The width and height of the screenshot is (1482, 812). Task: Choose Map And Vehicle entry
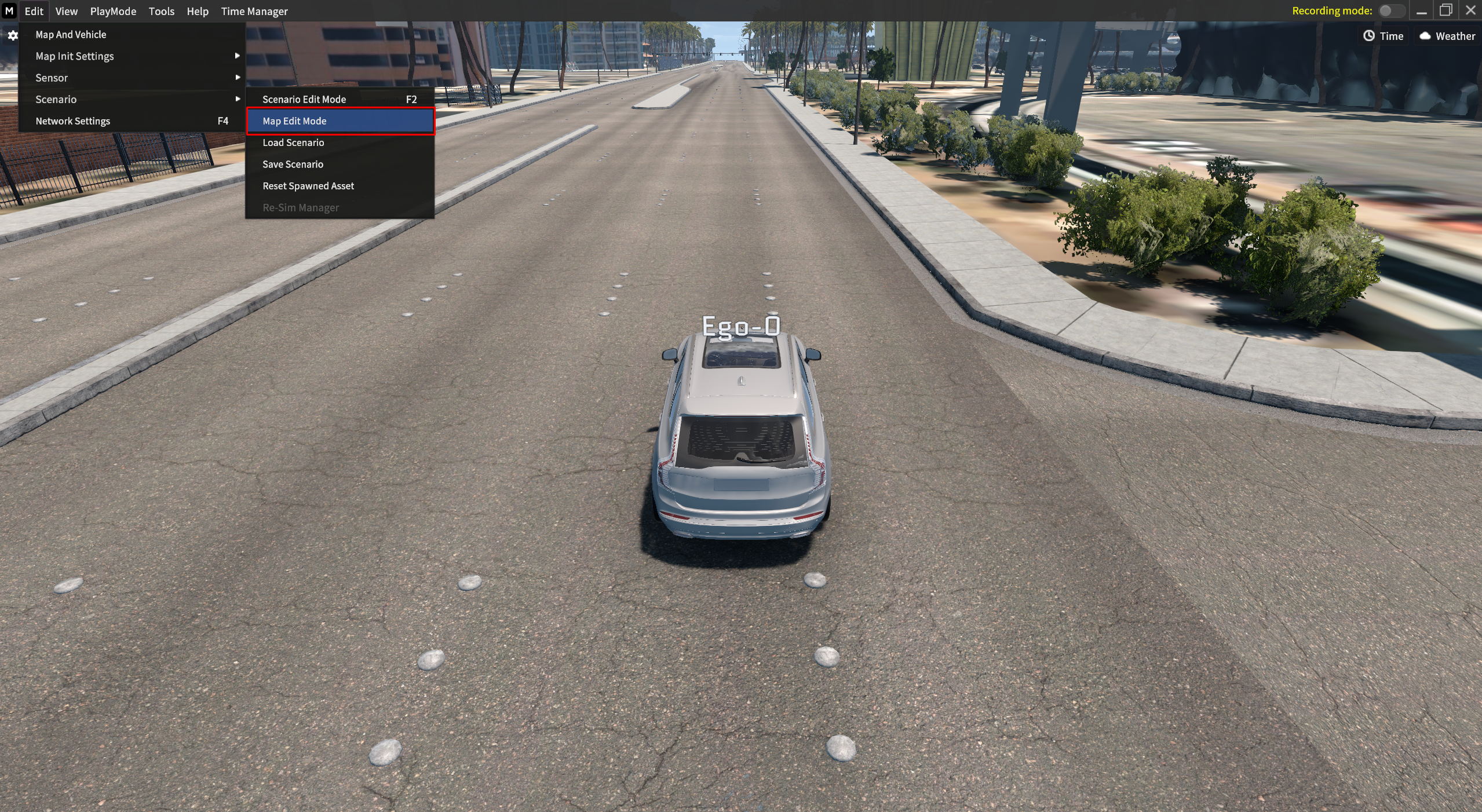tap(71, 35)
